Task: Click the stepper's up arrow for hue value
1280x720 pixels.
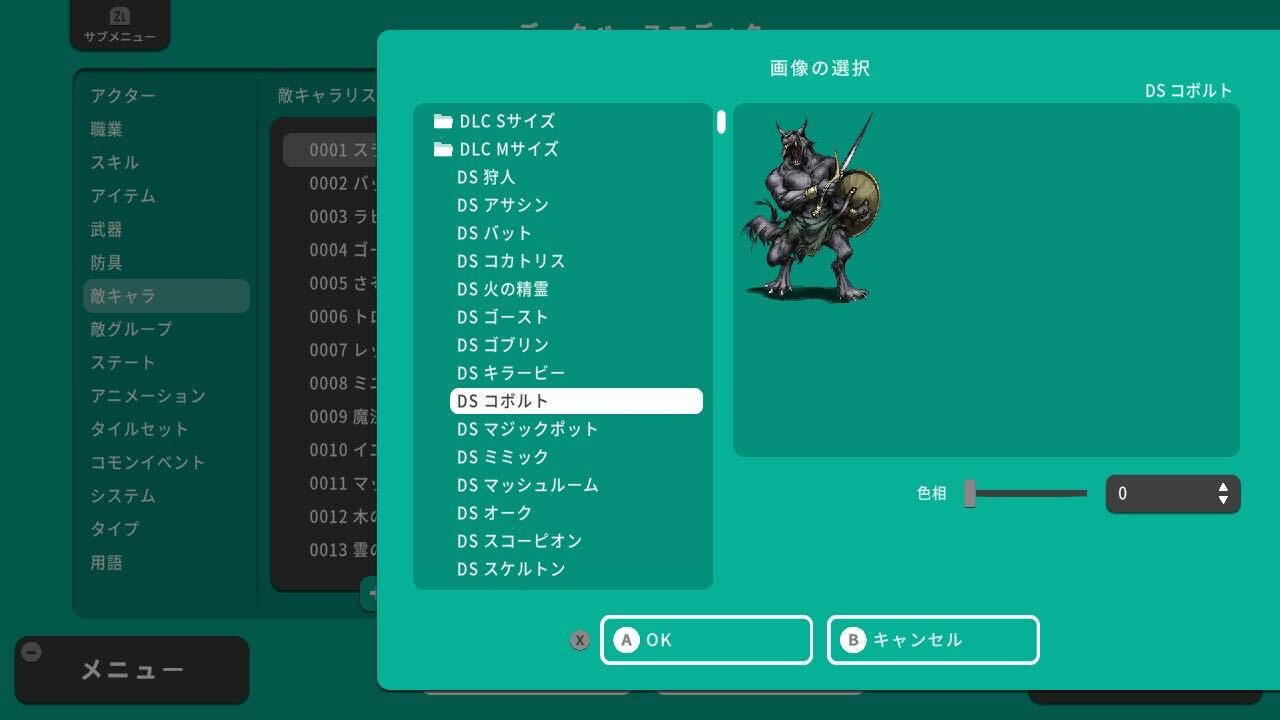Action: click(1222, 487)
